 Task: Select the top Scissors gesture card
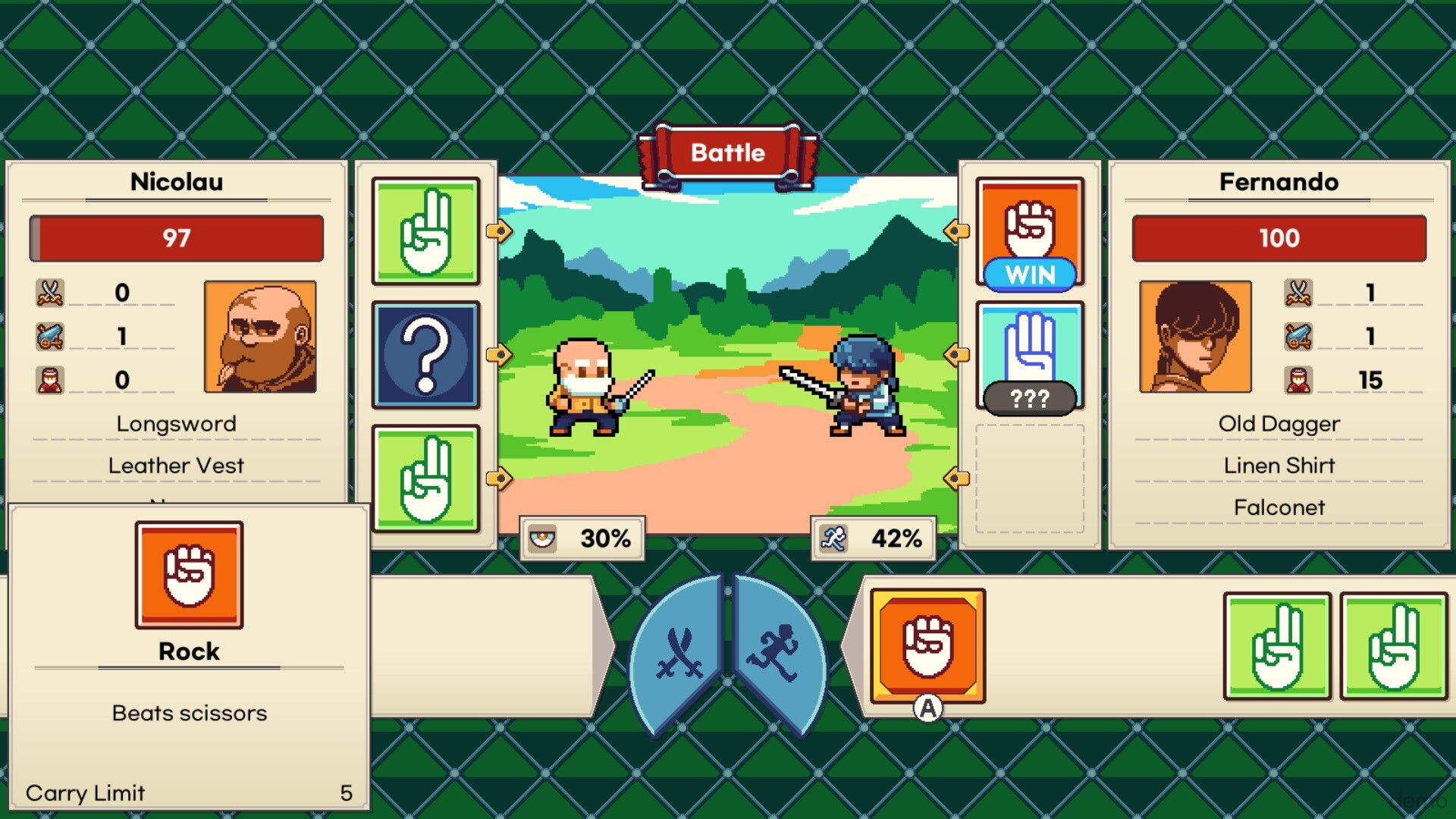(x=426, y=231)
